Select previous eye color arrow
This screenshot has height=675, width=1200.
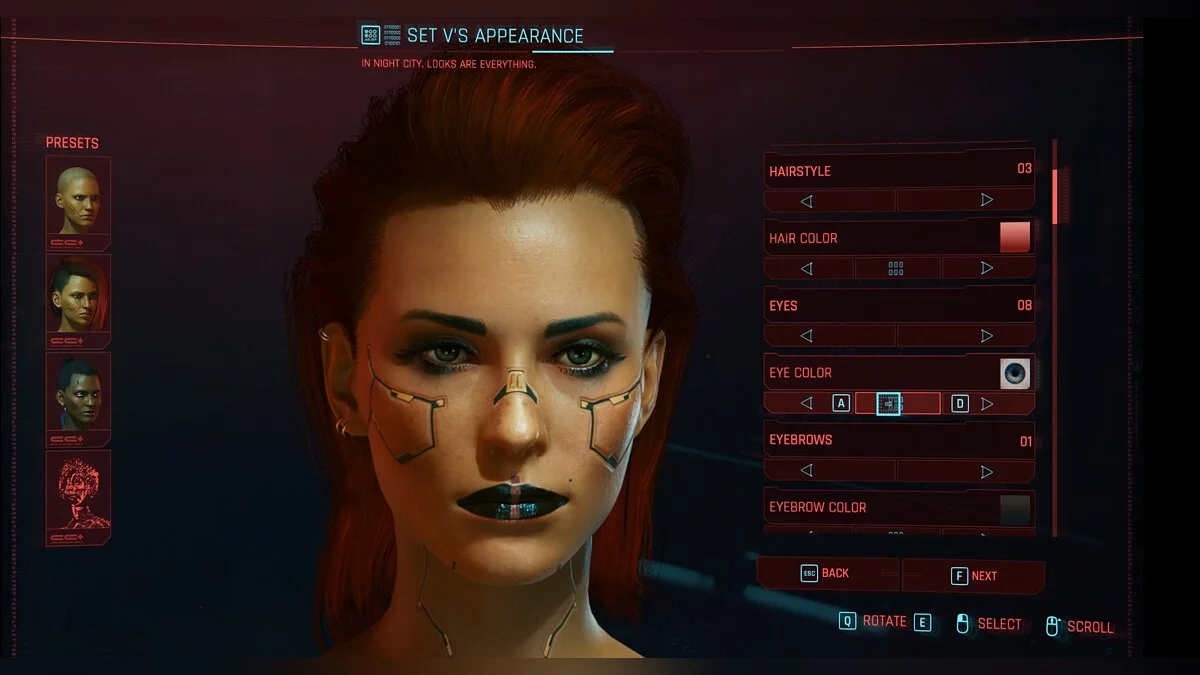tap(806, 403)
